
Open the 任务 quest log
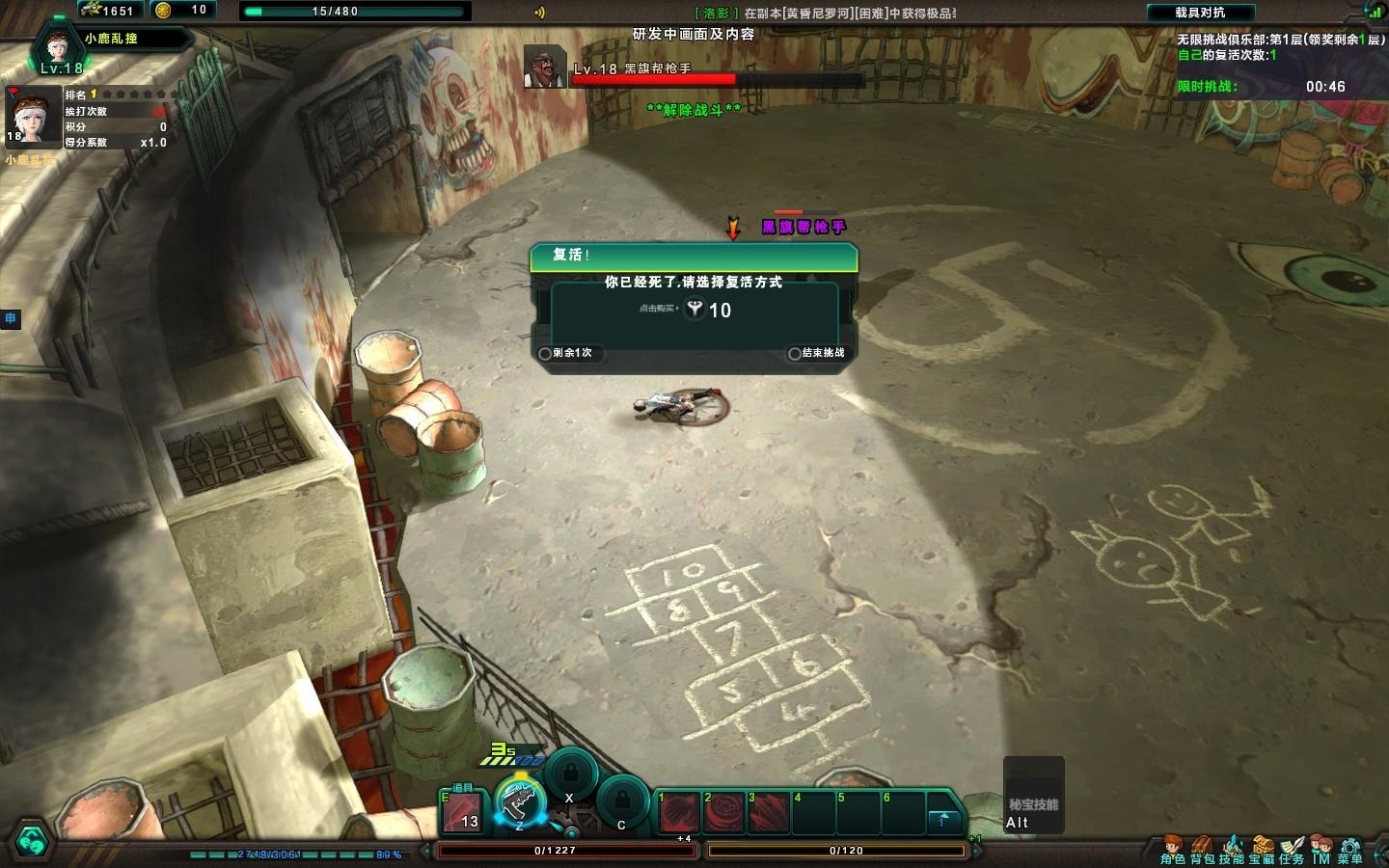point(1292,850)
